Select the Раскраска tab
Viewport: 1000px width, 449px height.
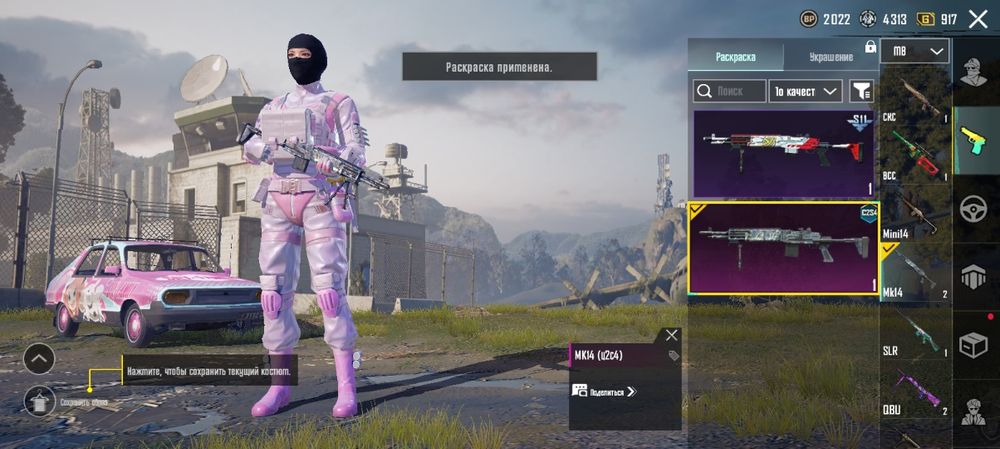pos(735,57)
